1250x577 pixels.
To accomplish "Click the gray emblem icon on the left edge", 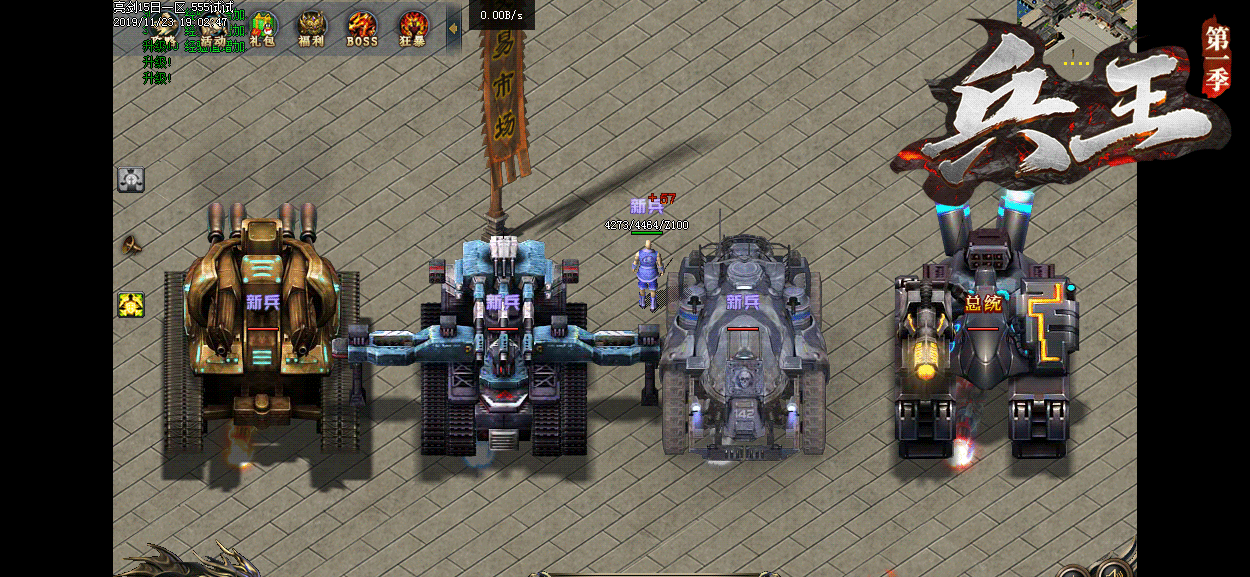I will click(131, 179).
